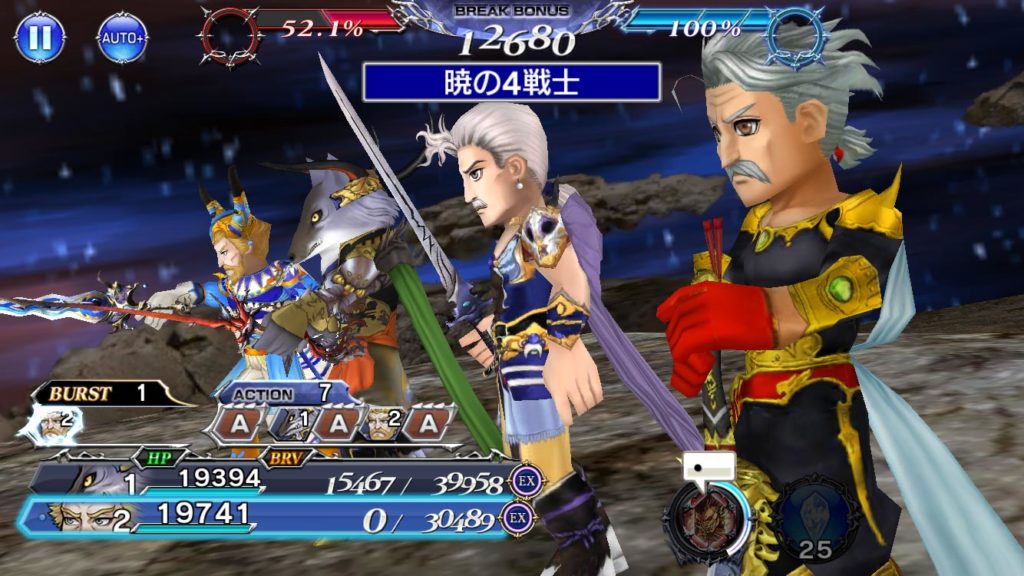Pause the battle
This screenshot has height=576, width=1024.
click(40, 38)
